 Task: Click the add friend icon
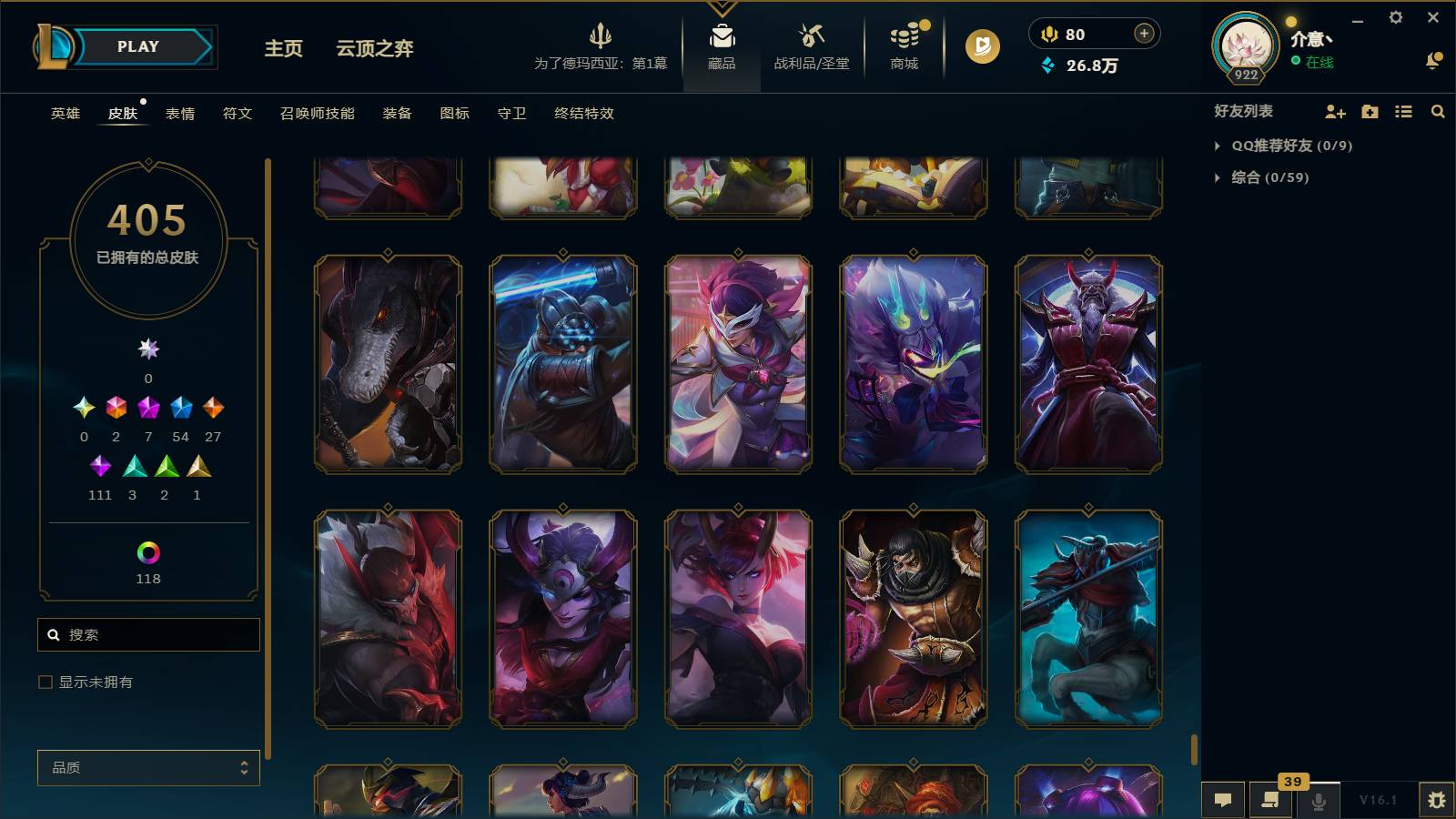[x=1334, y=111]
